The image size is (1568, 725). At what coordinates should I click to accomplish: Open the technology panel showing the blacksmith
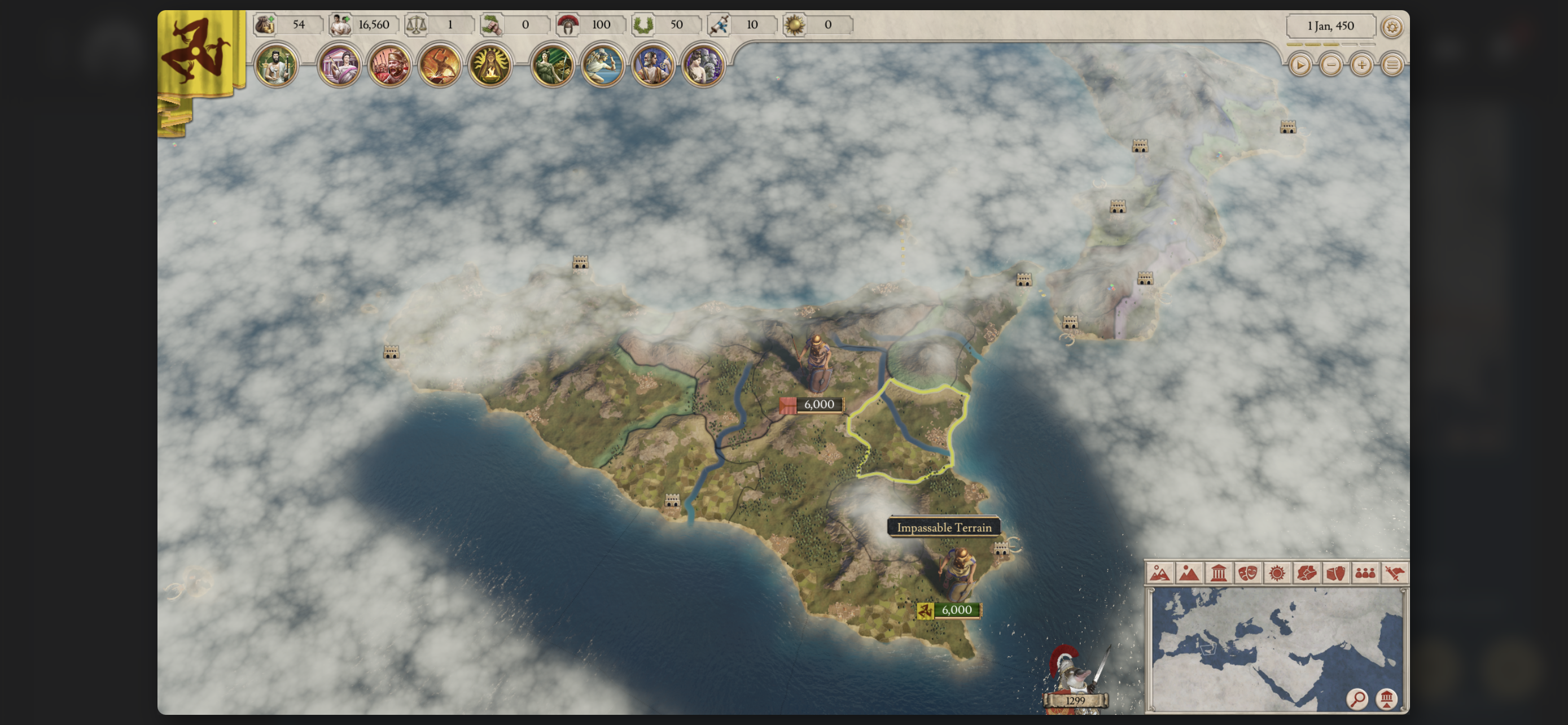pos(440,65)
